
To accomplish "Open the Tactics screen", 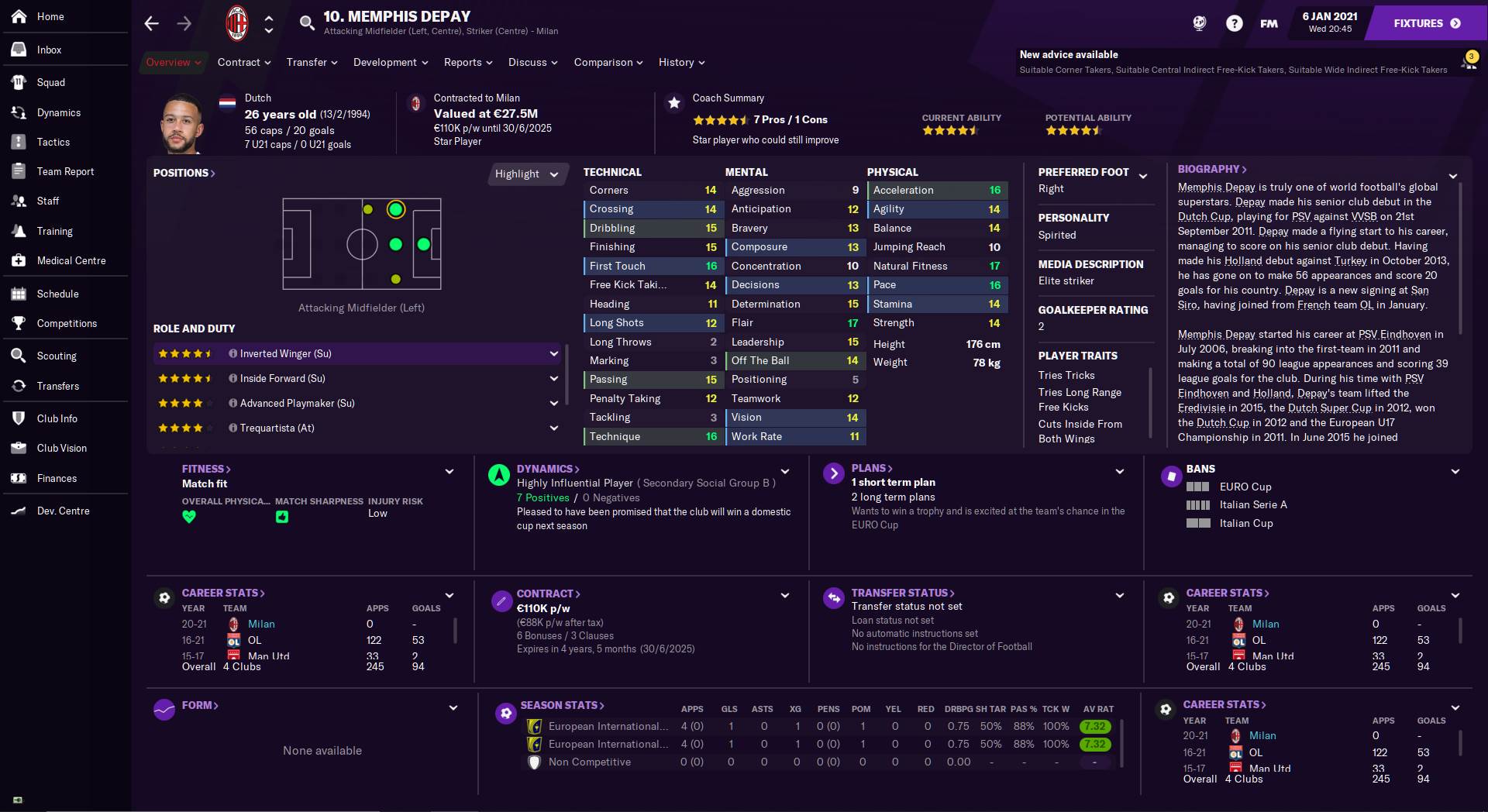I will pos(54,142).
